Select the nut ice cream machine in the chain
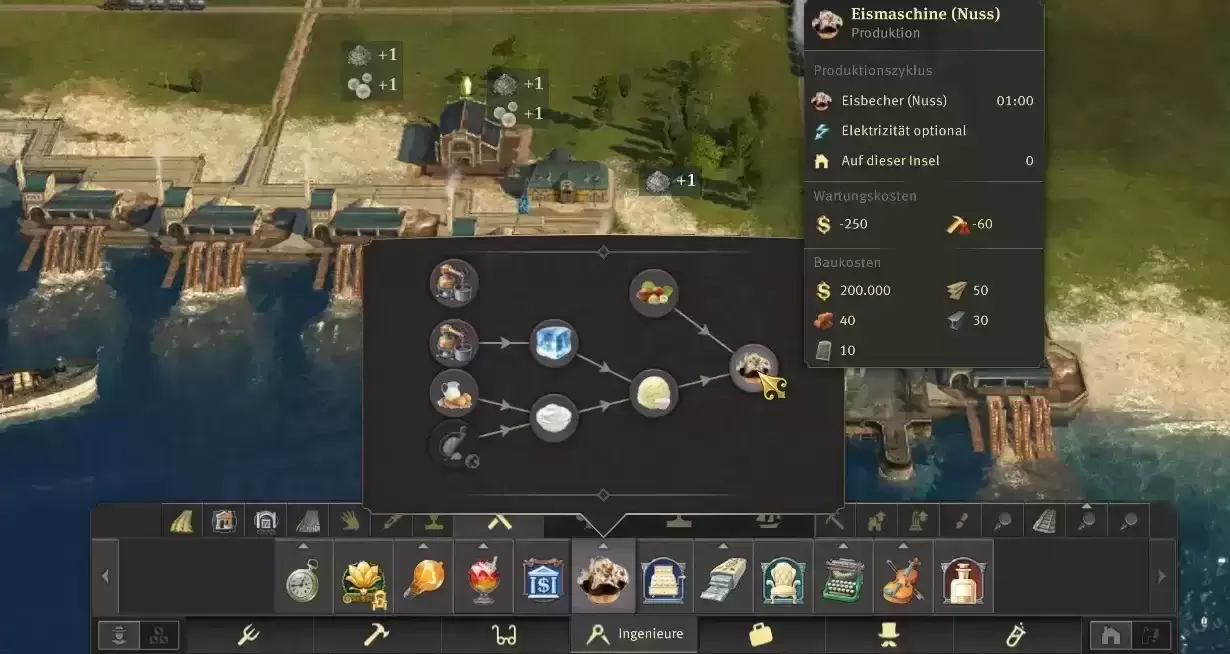The image size is (1230, 654). coord(753,368)
